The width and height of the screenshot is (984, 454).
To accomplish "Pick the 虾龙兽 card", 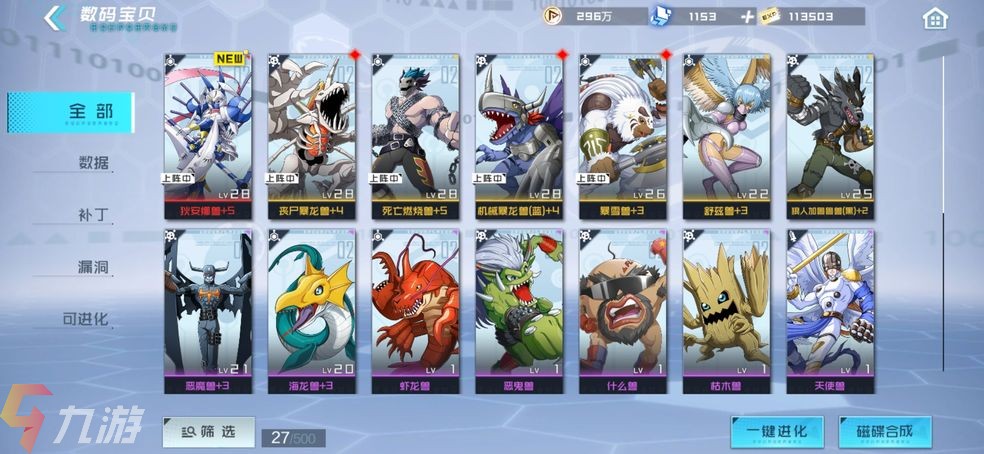I will (x=415, y=310).
